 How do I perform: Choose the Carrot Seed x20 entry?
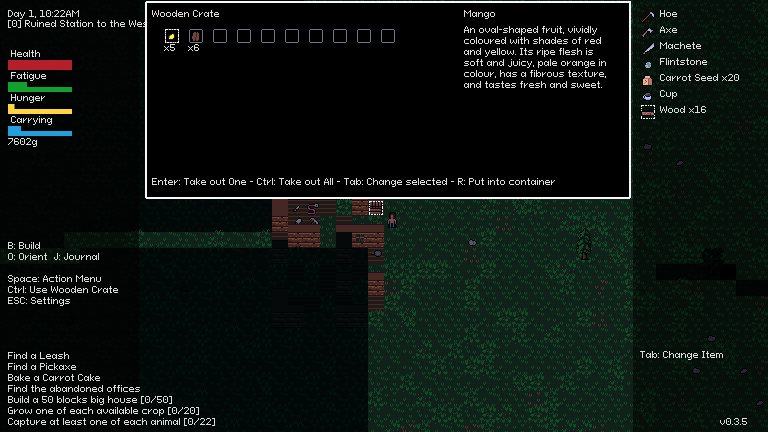(698, 78)
